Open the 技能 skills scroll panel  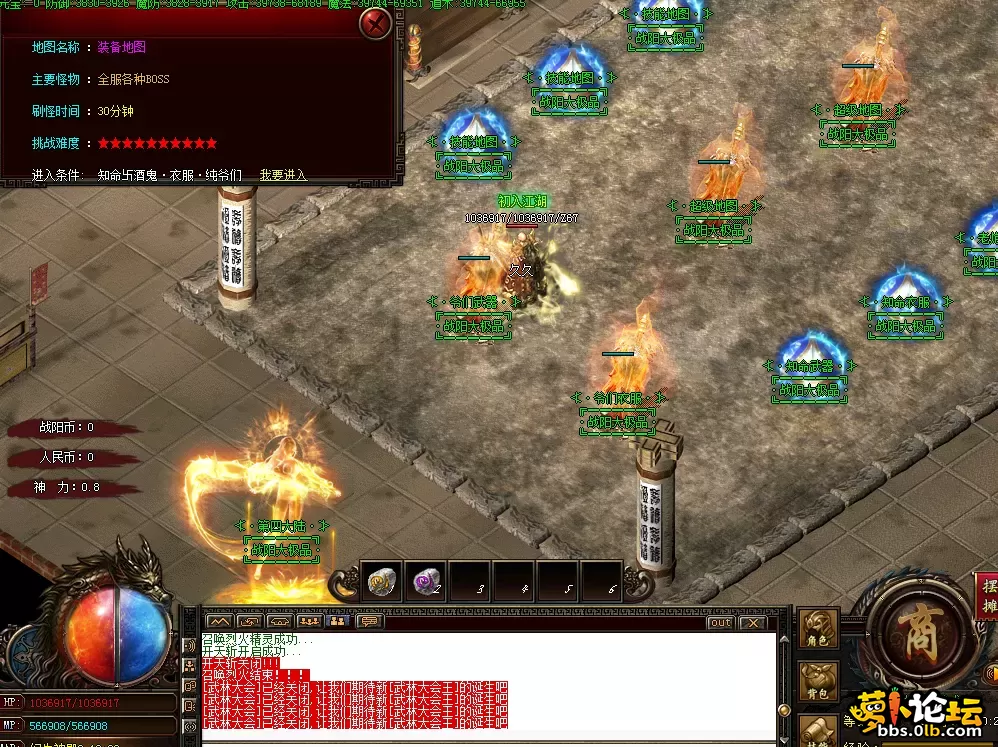coord(819,730)
